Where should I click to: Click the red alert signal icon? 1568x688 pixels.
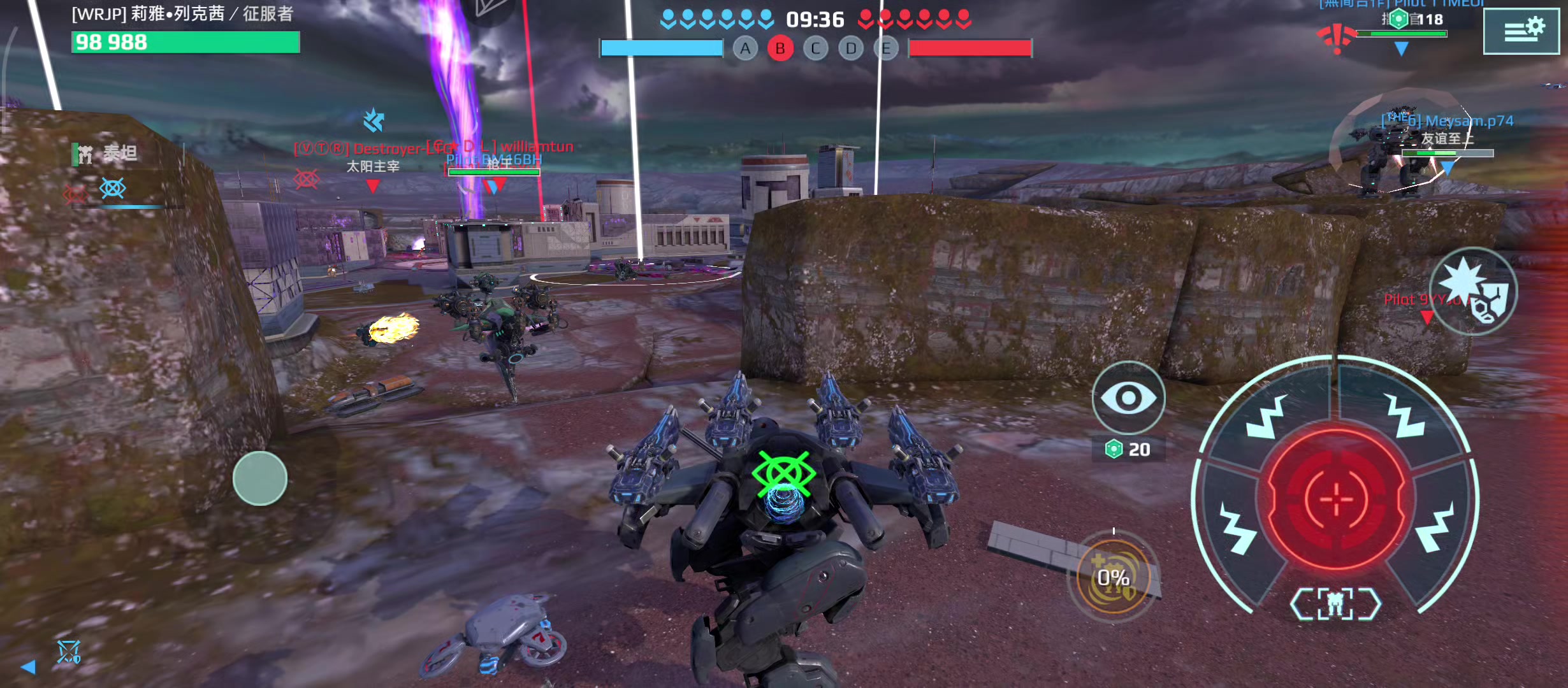point(1336,38)
